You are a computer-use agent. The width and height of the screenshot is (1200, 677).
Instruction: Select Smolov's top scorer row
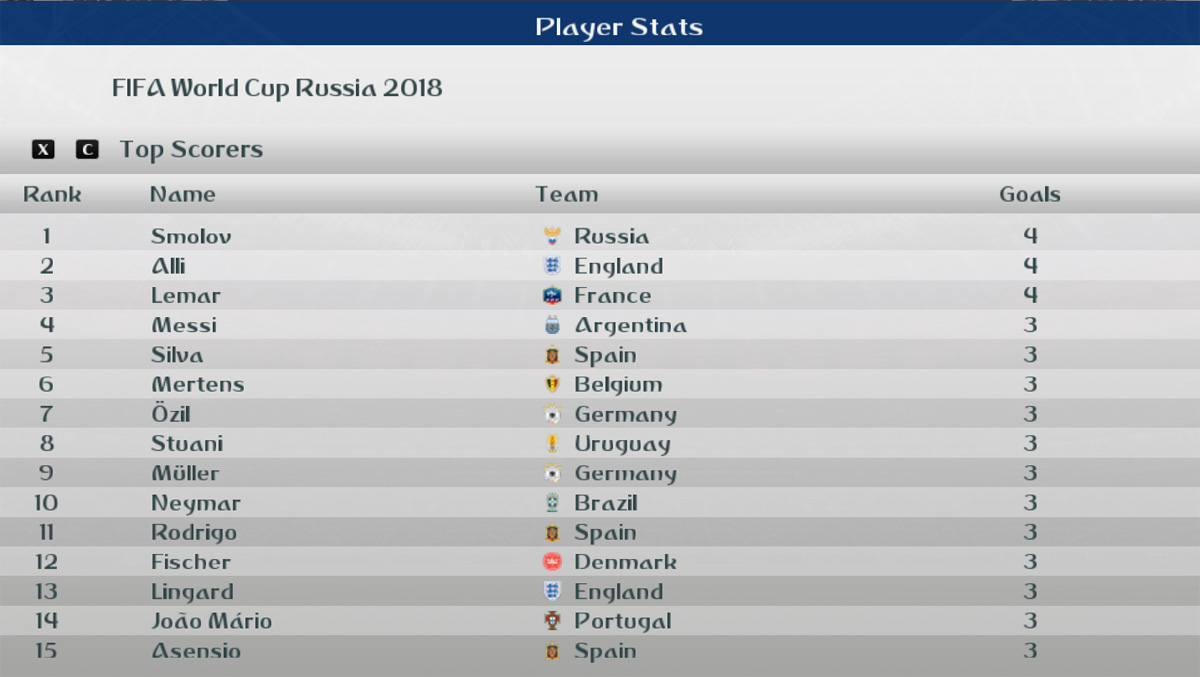191,237
